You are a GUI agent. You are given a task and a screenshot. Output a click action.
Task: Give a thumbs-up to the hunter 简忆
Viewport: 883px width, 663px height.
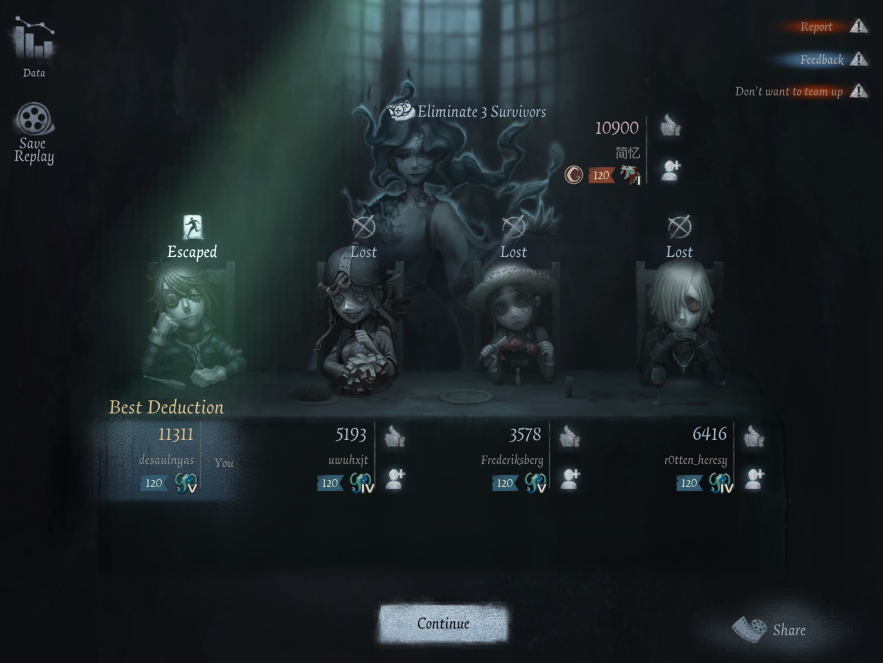(x=671, y=127)
